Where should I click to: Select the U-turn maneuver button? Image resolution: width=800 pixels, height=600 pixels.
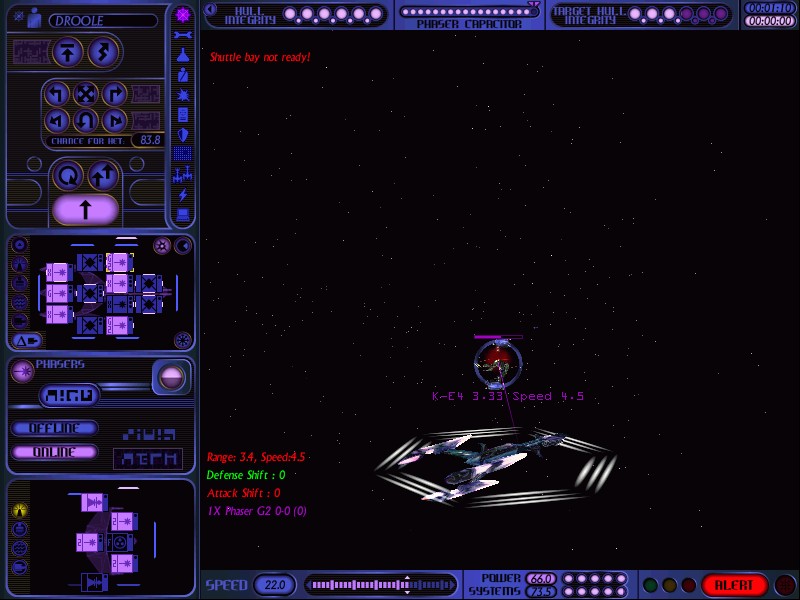(x=86, y=122)
